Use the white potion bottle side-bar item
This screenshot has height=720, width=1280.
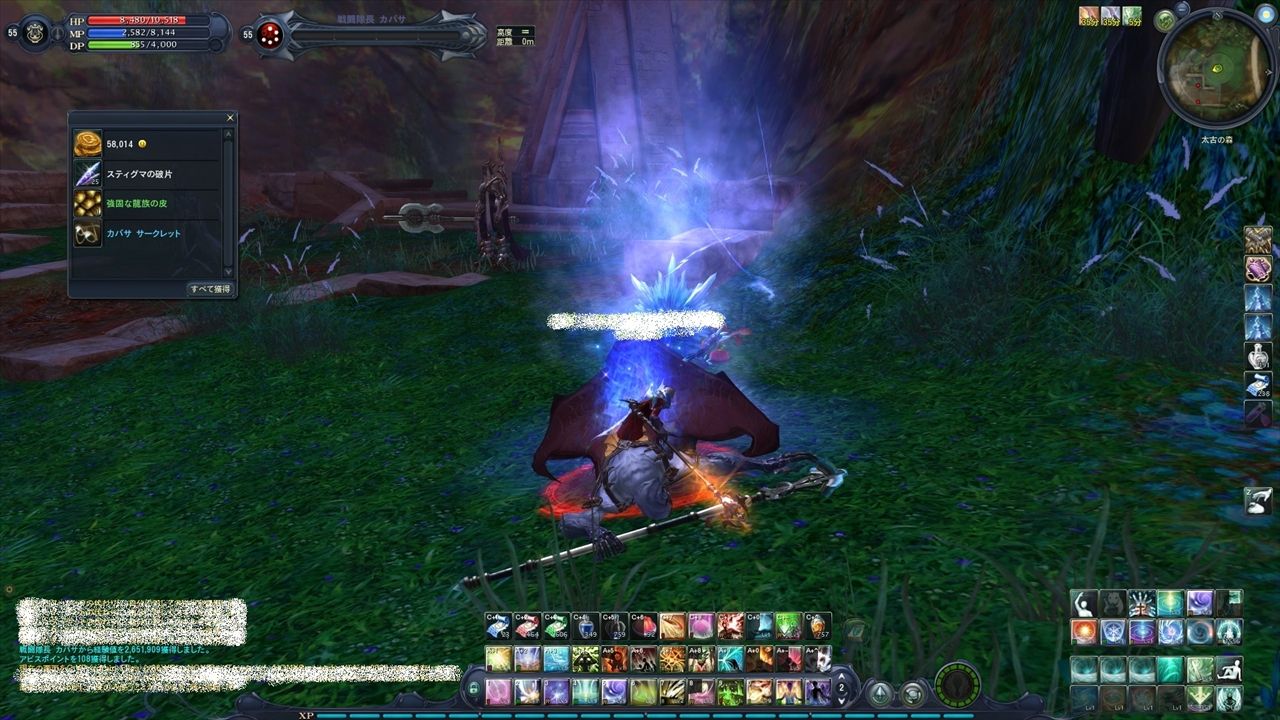[x=1257, y=355]
